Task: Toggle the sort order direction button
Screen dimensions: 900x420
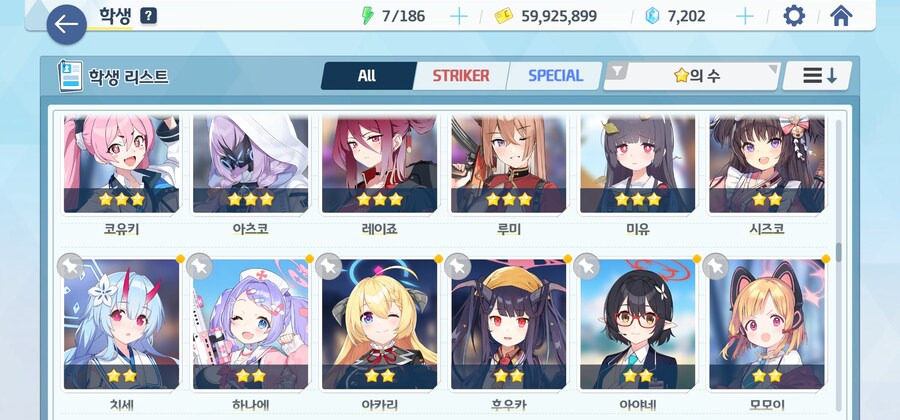Action: click(x=820, y=76)
